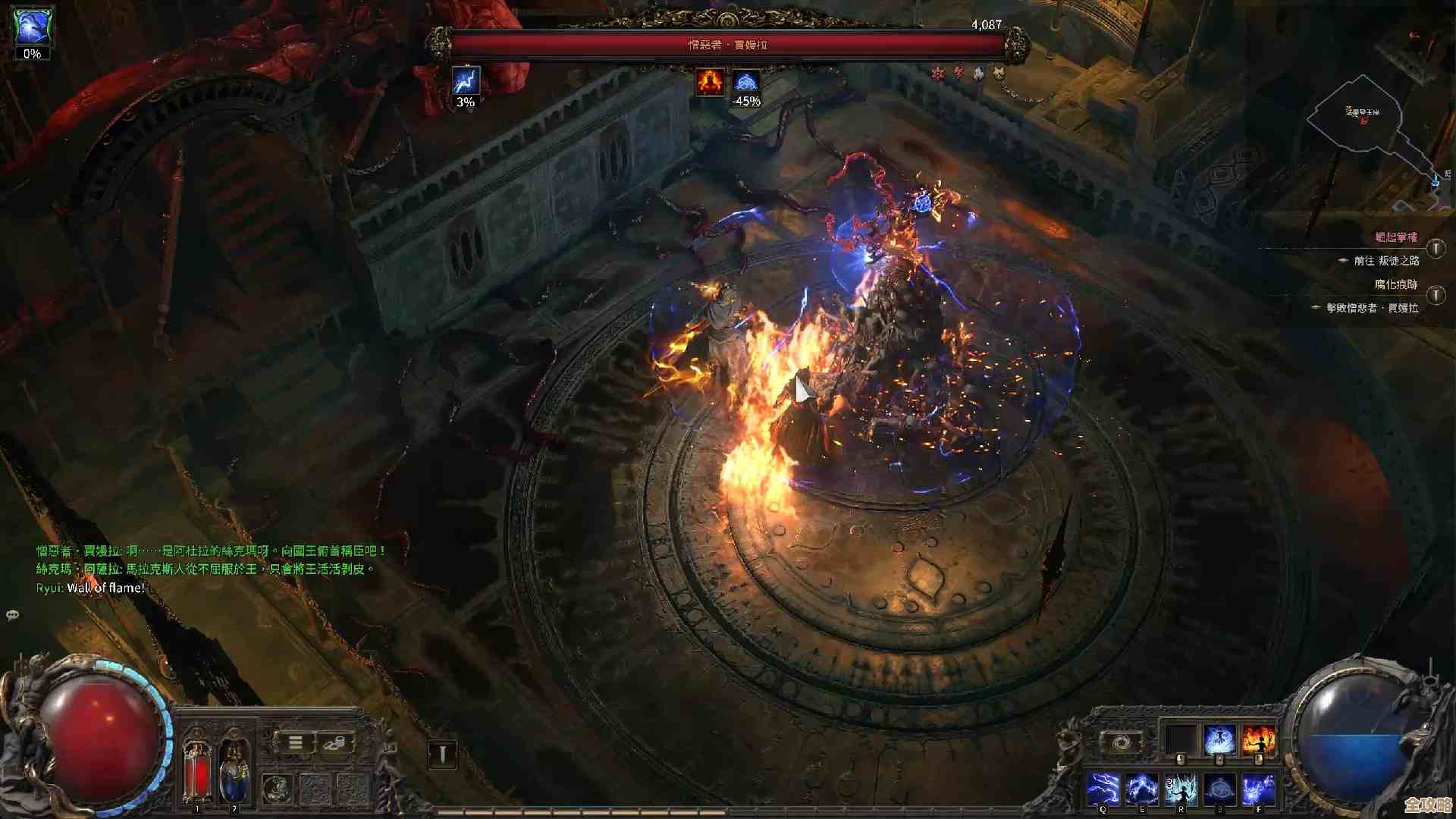Click the boss debuff icon showing -45%
1456x819 pixels.
click(x=746, y=83)
